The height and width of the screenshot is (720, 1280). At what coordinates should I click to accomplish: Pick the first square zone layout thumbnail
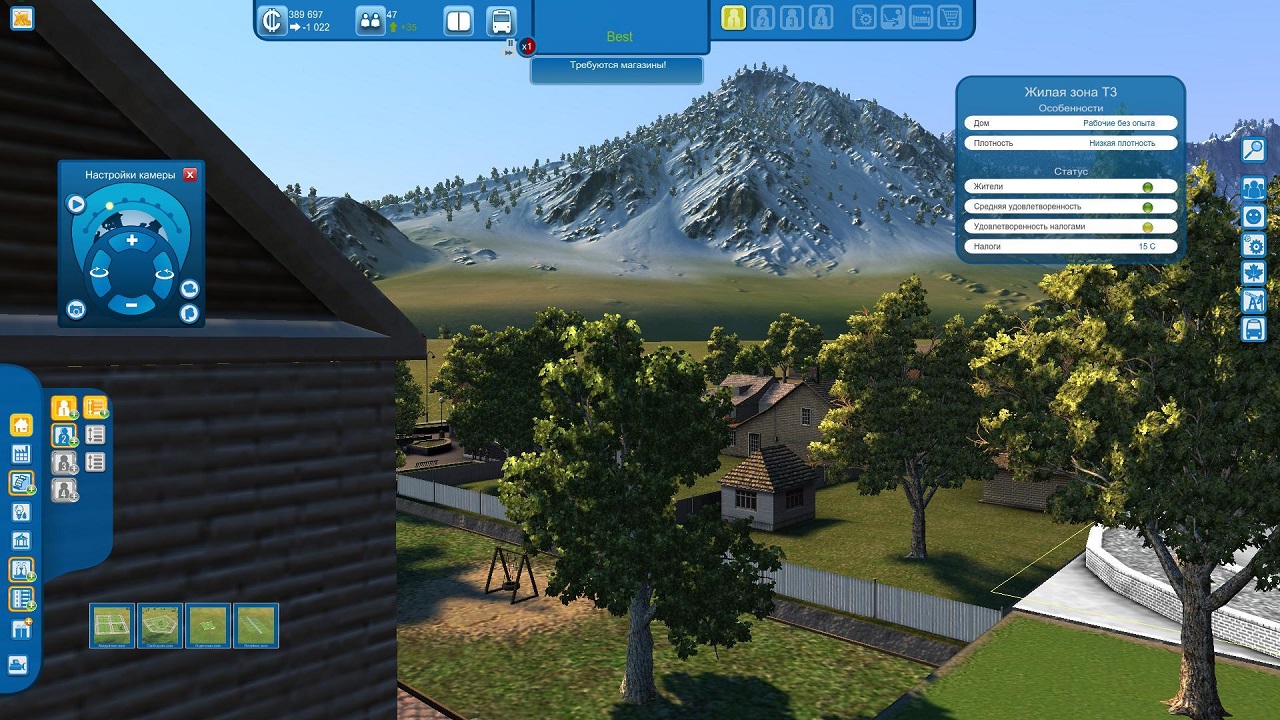(111, 625)
